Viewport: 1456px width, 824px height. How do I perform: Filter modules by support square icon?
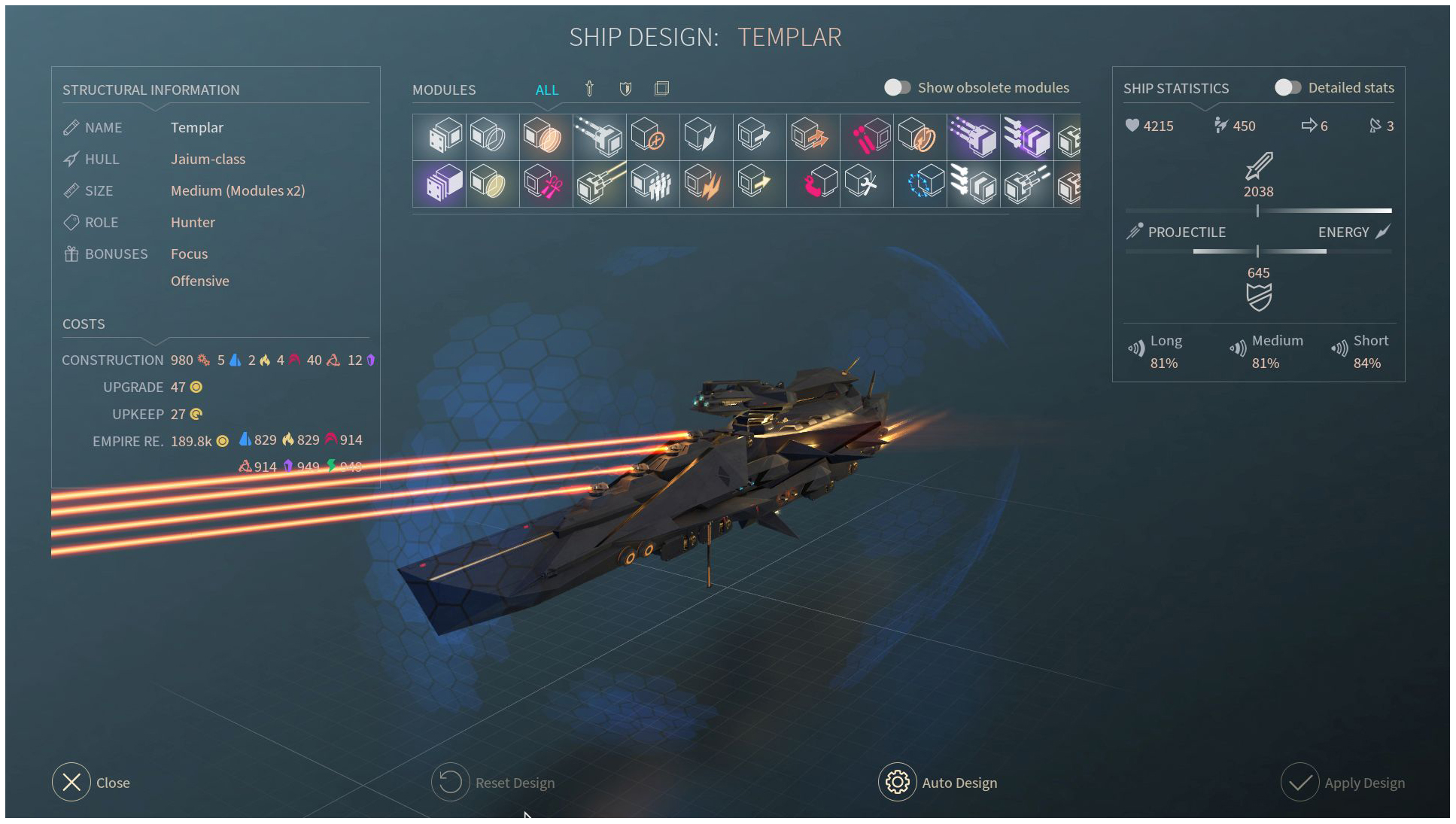coord(662,89)
